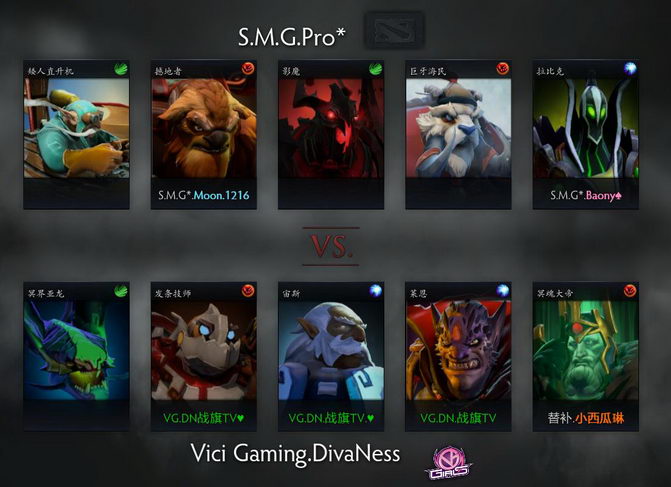Click the Dota 2 logo at top
671x487 pixels.
tap(389, 29)
